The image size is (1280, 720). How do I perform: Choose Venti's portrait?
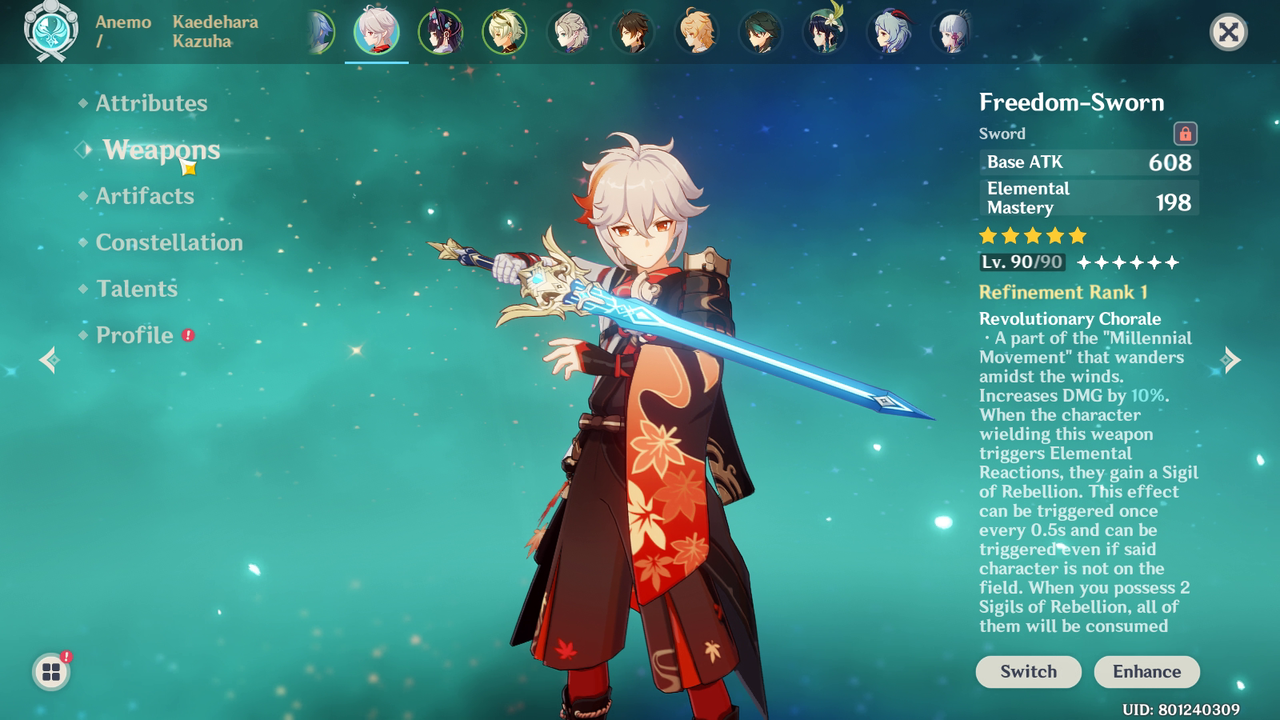[x=824, y=32]
